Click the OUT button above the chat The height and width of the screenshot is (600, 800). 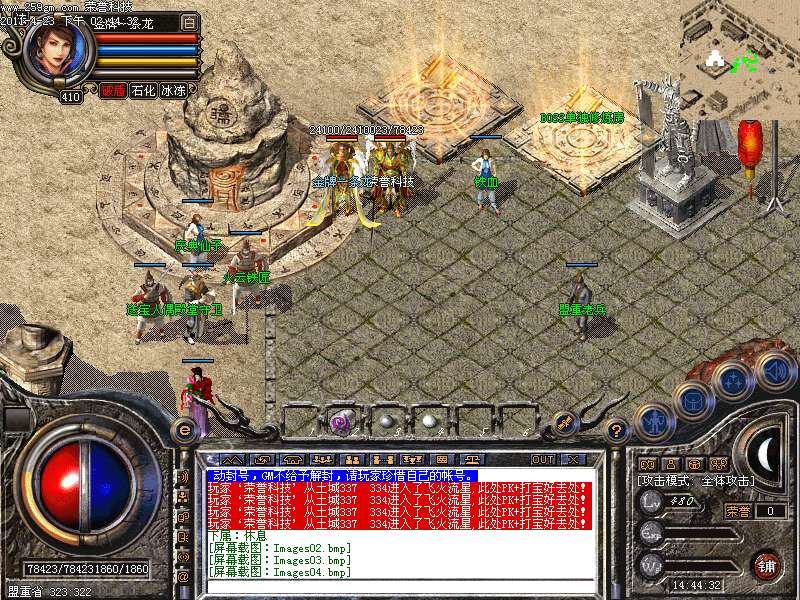(x=542, y=459)
